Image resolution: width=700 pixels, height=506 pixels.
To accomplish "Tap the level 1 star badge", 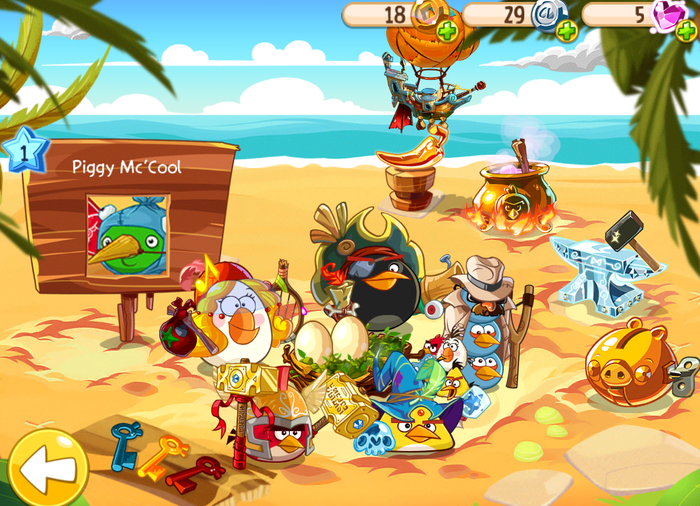I will (22, 152).
